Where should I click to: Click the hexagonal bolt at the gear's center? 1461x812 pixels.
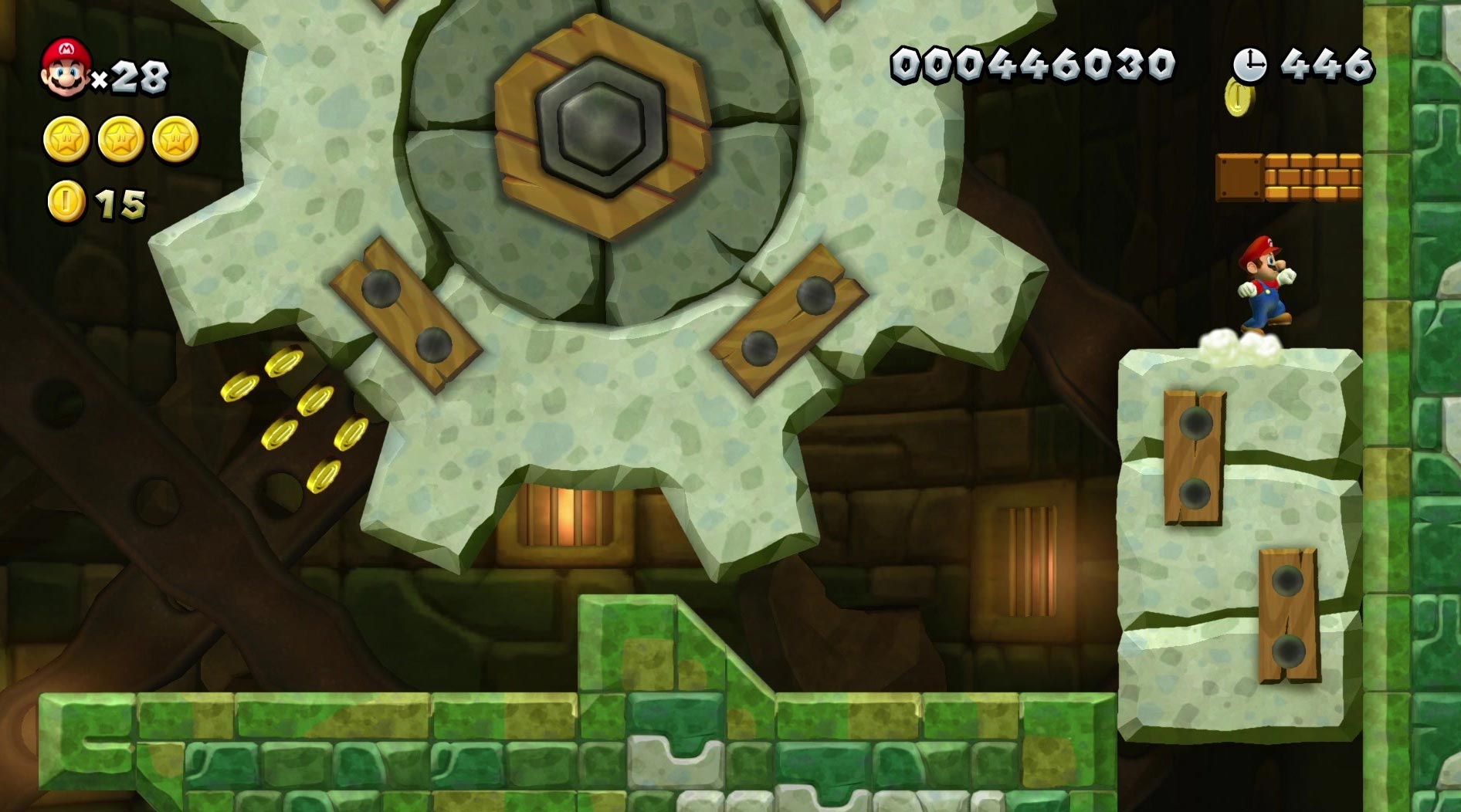coord(598,123)
